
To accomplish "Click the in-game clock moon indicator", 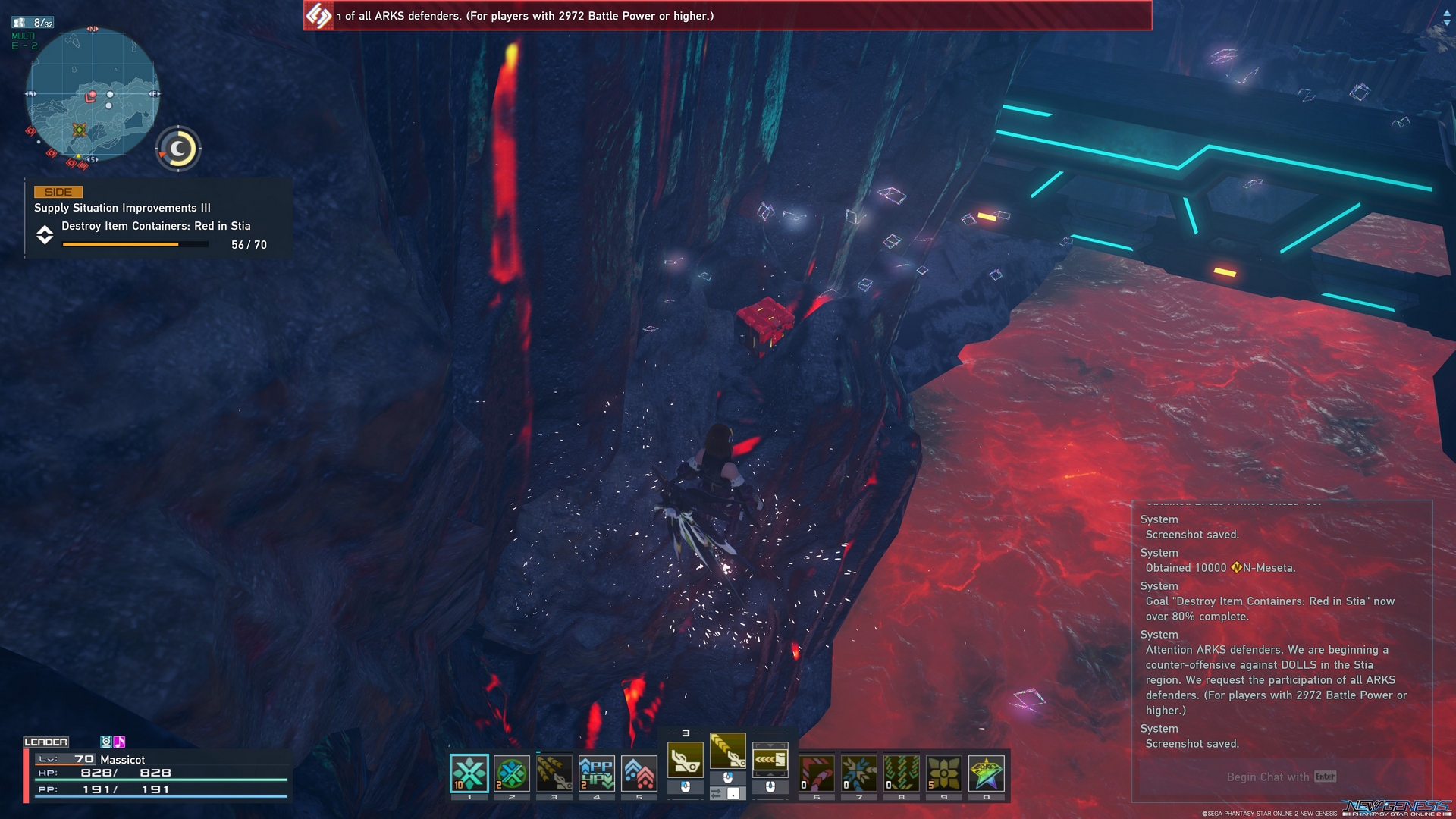I will (x=177, y=149).
